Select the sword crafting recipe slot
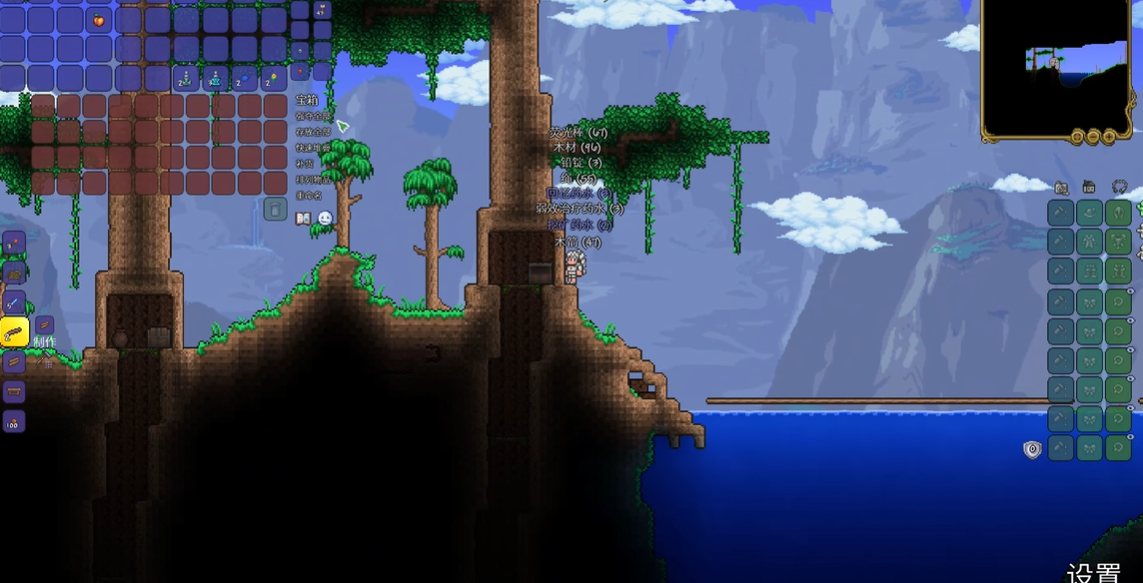 click(x=14, y=302)
